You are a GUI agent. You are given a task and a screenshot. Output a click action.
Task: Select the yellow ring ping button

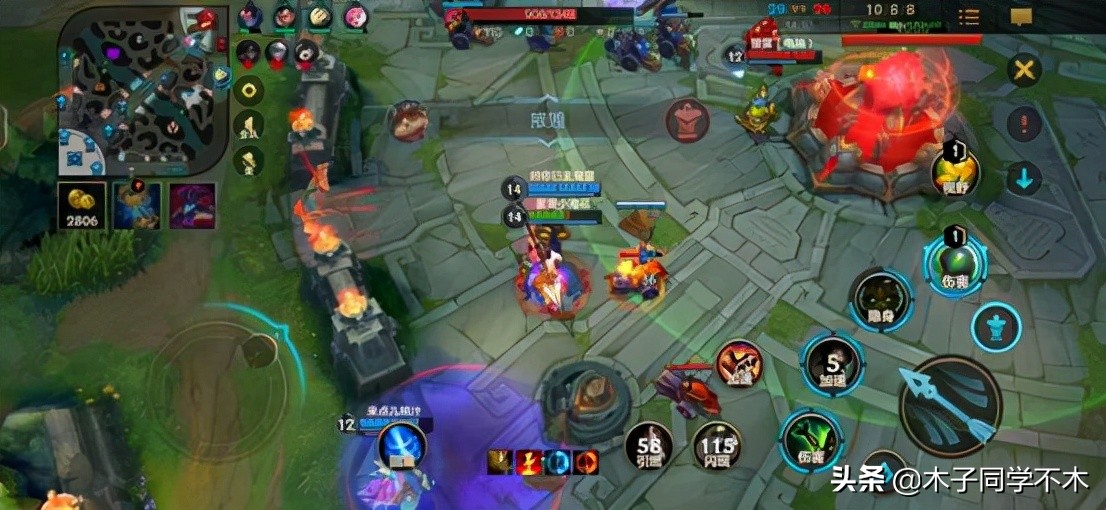[248, 88]
